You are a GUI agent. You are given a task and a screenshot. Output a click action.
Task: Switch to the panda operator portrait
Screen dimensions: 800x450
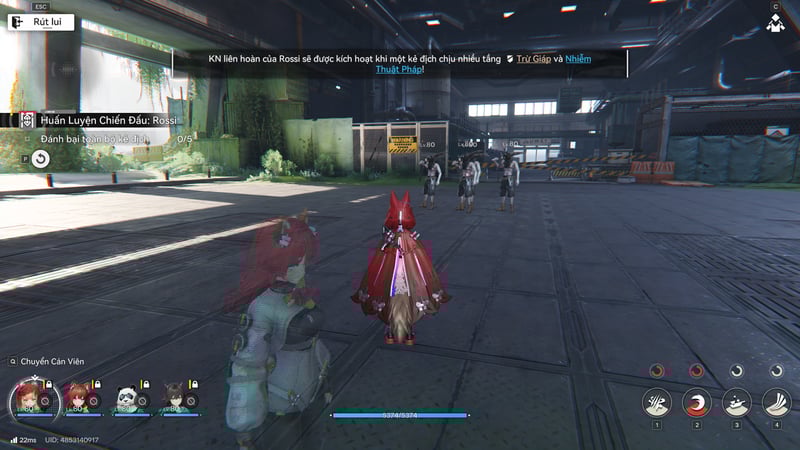(x=127, y=397)
